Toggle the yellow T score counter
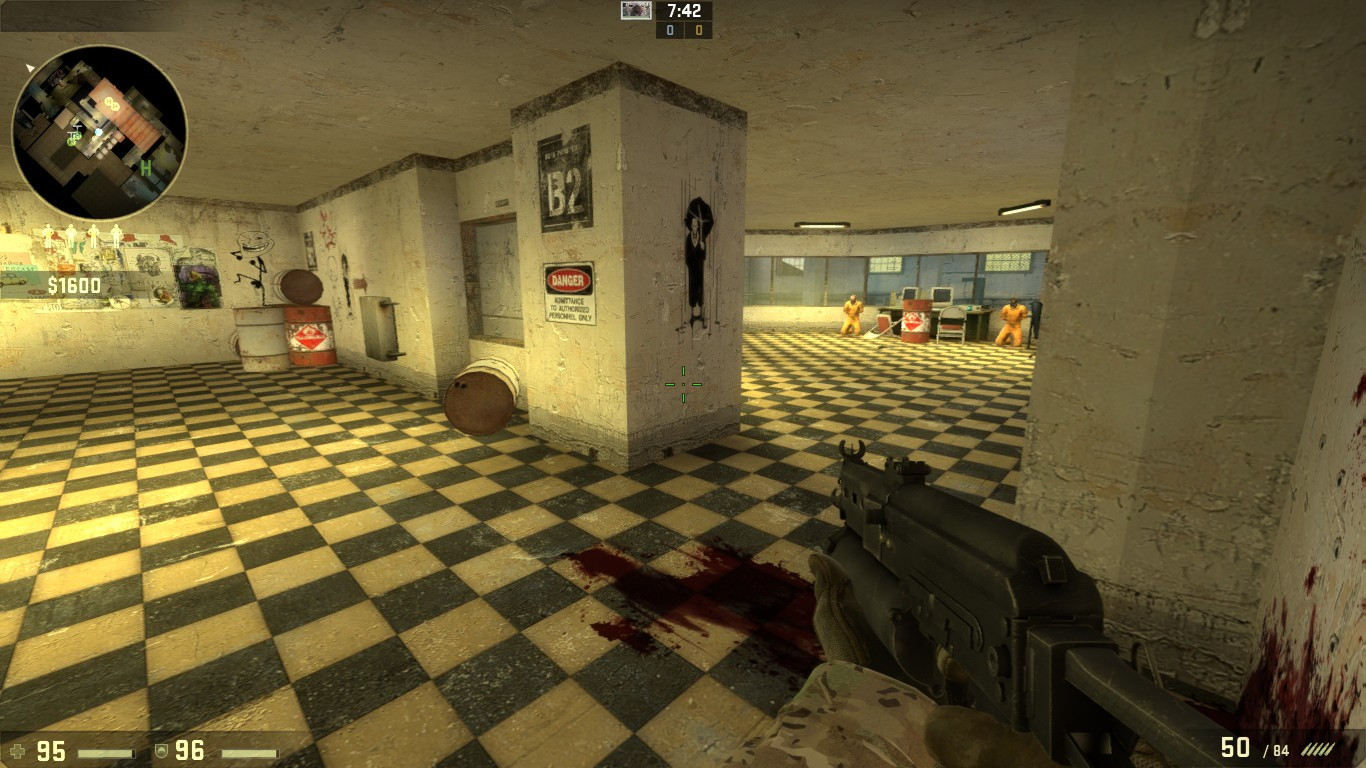This screenshot has height=768, width=1366. (700, 31)
